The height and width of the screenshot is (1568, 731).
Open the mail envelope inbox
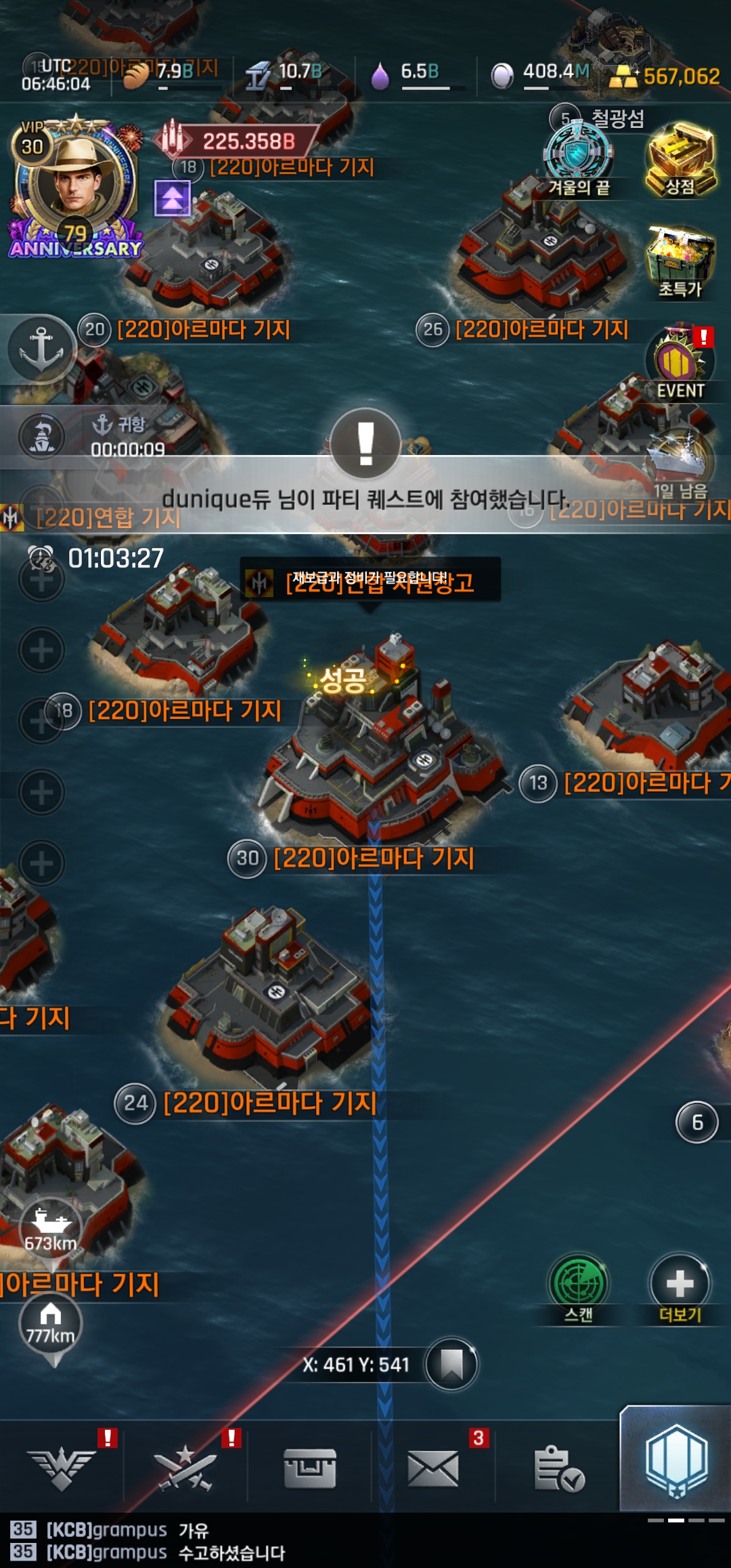coord(433,1468)
